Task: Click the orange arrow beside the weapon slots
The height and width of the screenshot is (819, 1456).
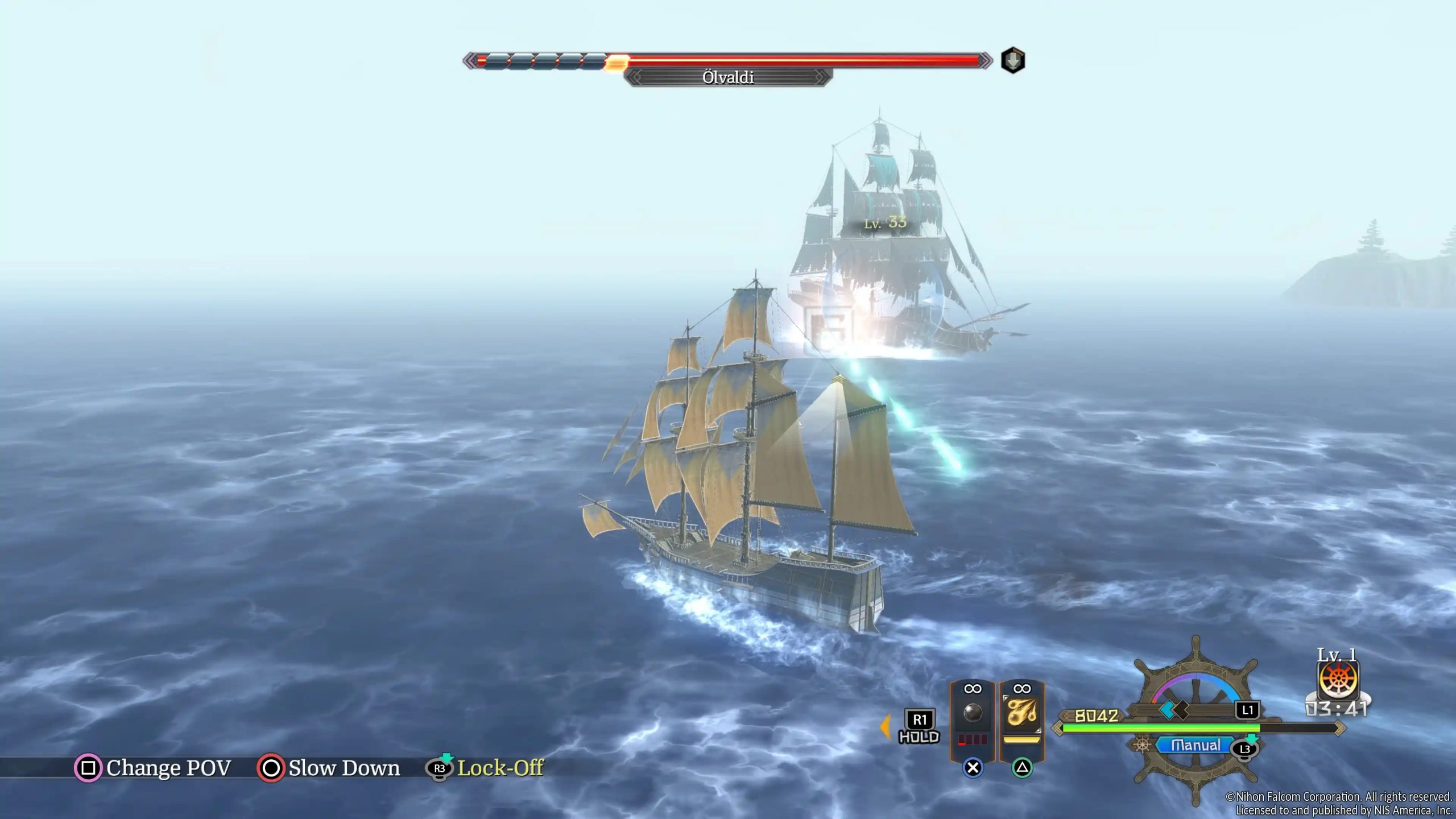Action: coord(885,727)
